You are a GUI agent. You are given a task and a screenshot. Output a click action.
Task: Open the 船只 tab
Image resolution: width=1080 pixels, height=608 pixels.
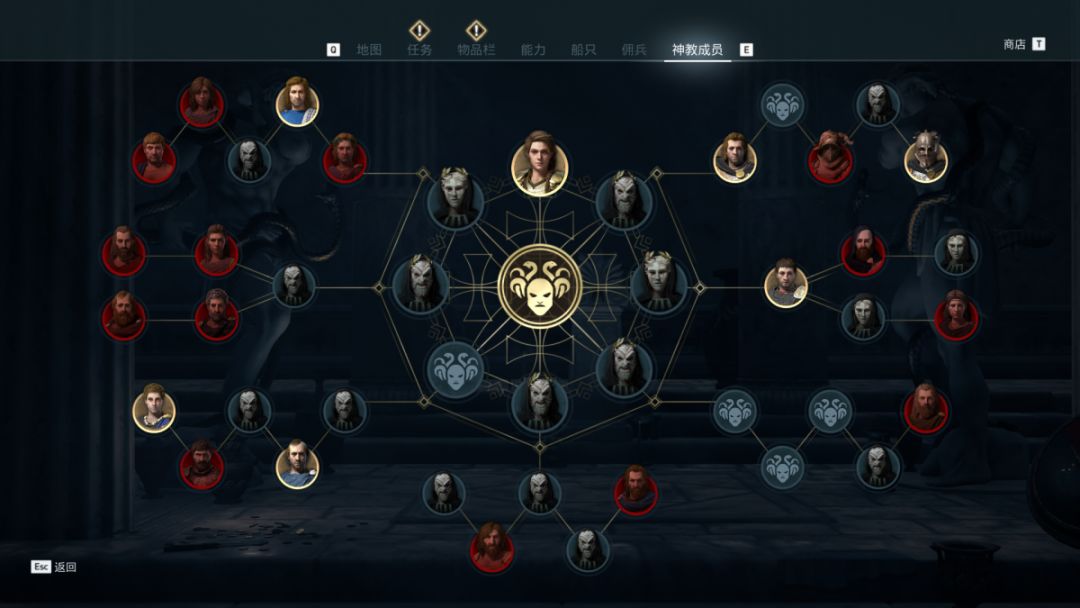(583, 50)
